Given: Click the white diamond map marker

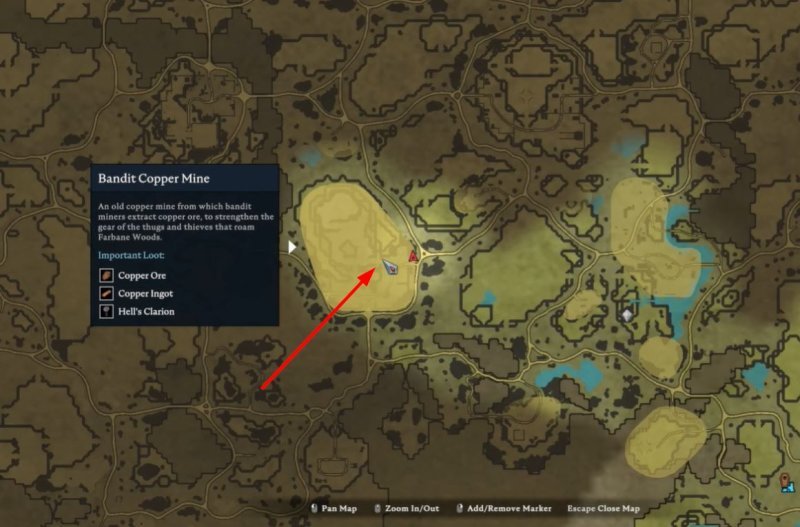Looking at the screenshot, I should tap(627, 314).
